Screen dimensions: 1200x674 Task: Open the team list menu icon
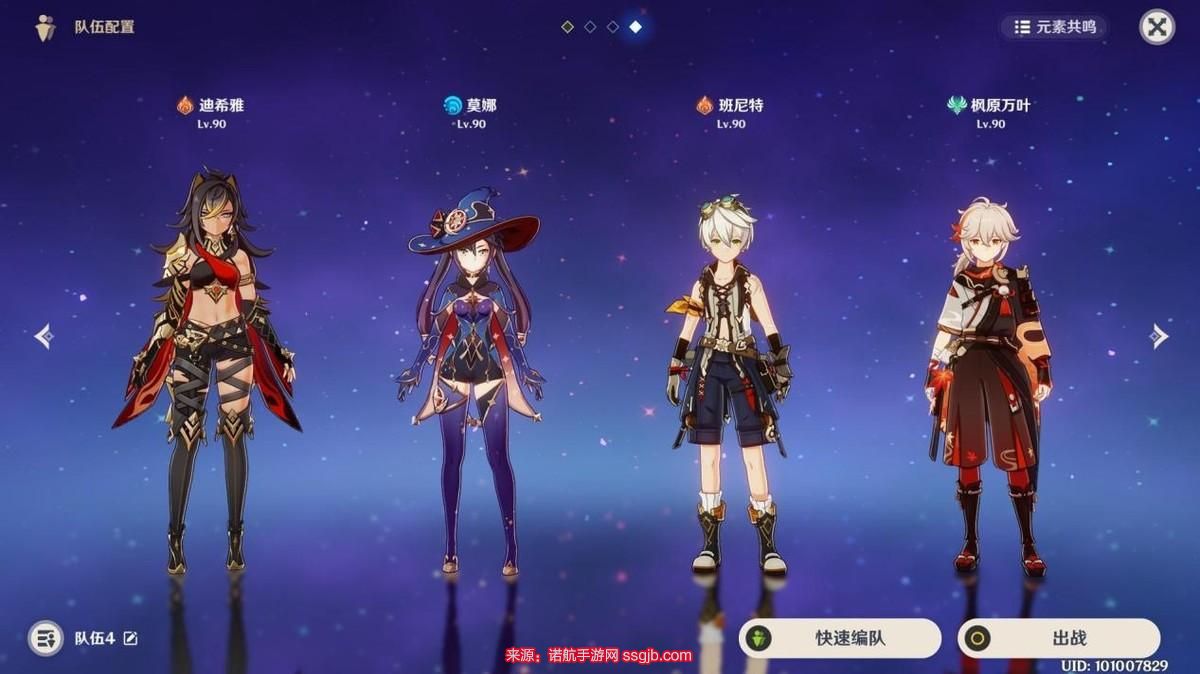pos(45,638)
